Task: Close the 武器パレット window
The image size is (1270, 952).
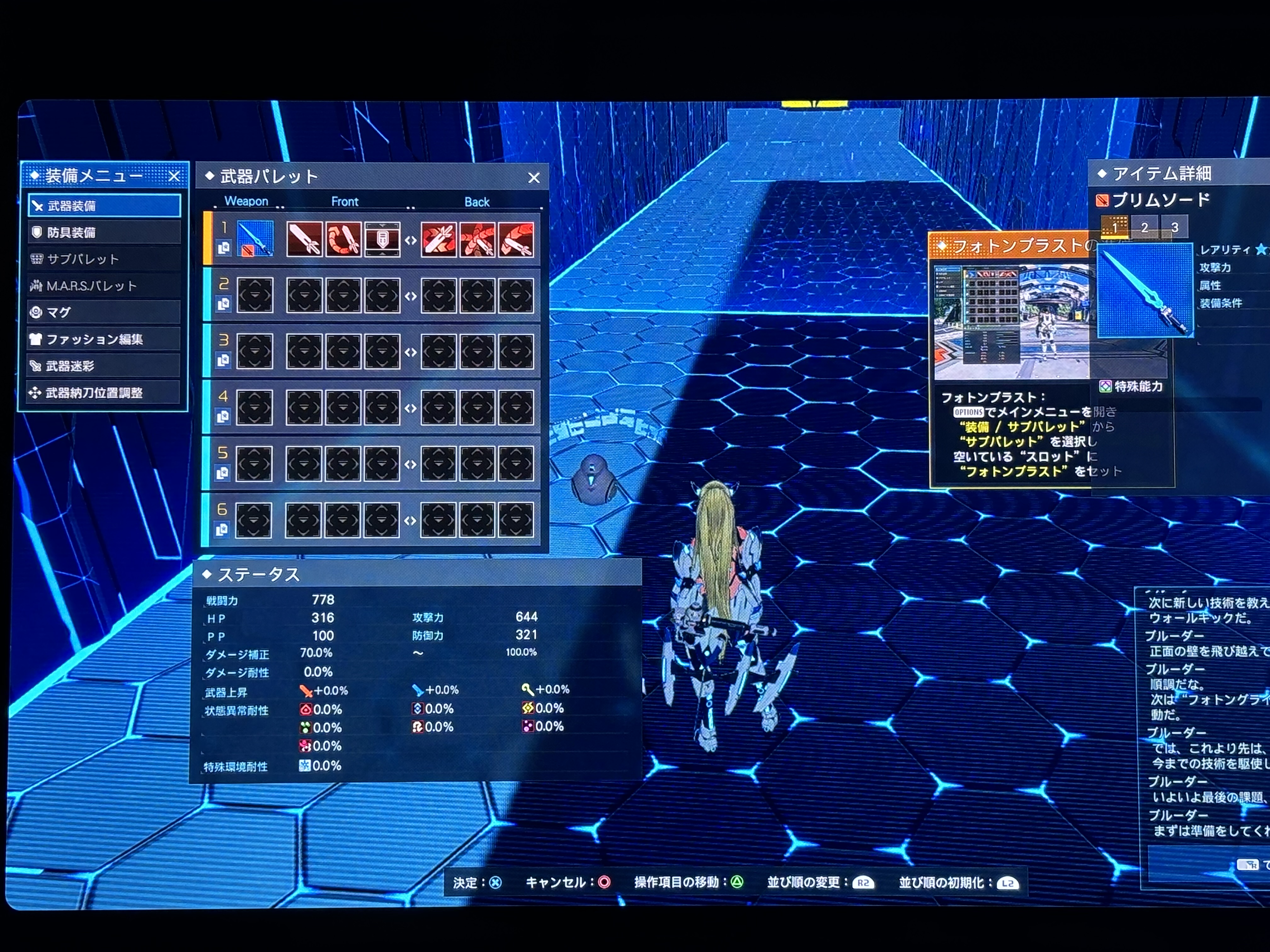Action: tap(534, 178)
